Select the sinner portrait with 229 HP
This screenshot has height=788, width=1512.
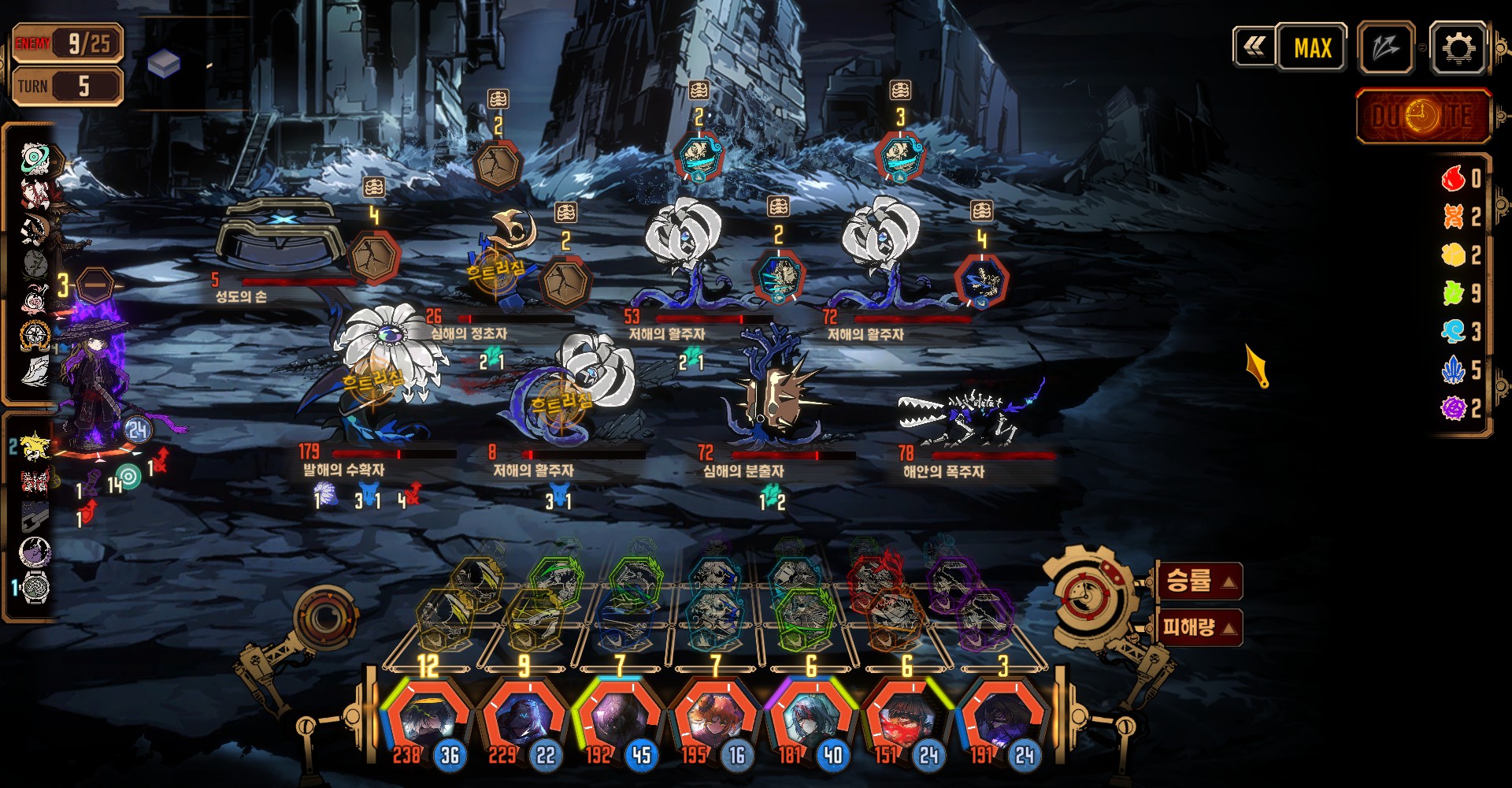tap(522, 719)
